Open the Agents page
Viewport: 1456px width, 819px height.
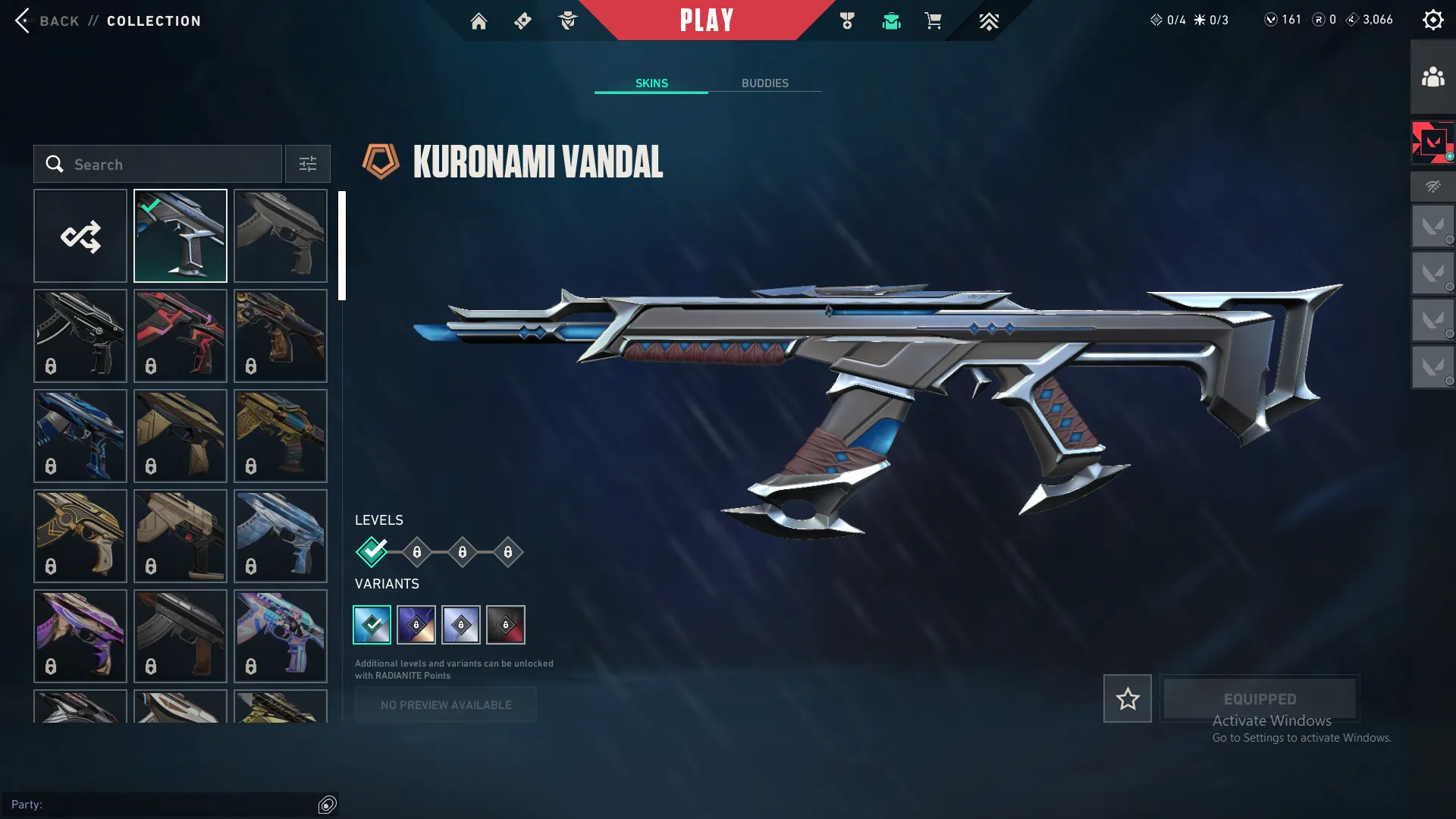click(568, 20)
